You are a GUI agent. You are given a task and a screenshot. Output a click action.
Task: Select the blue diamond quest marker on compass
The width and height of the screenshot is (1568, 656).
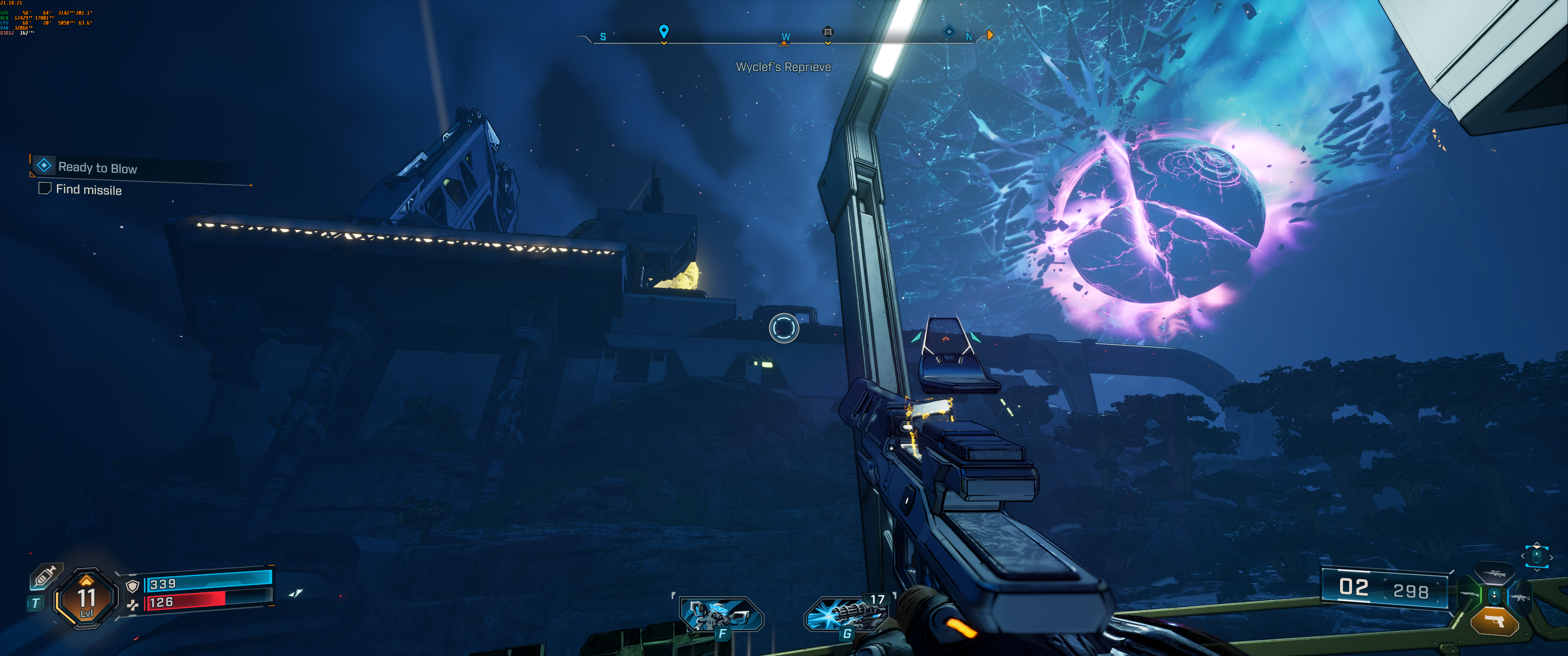949,31
